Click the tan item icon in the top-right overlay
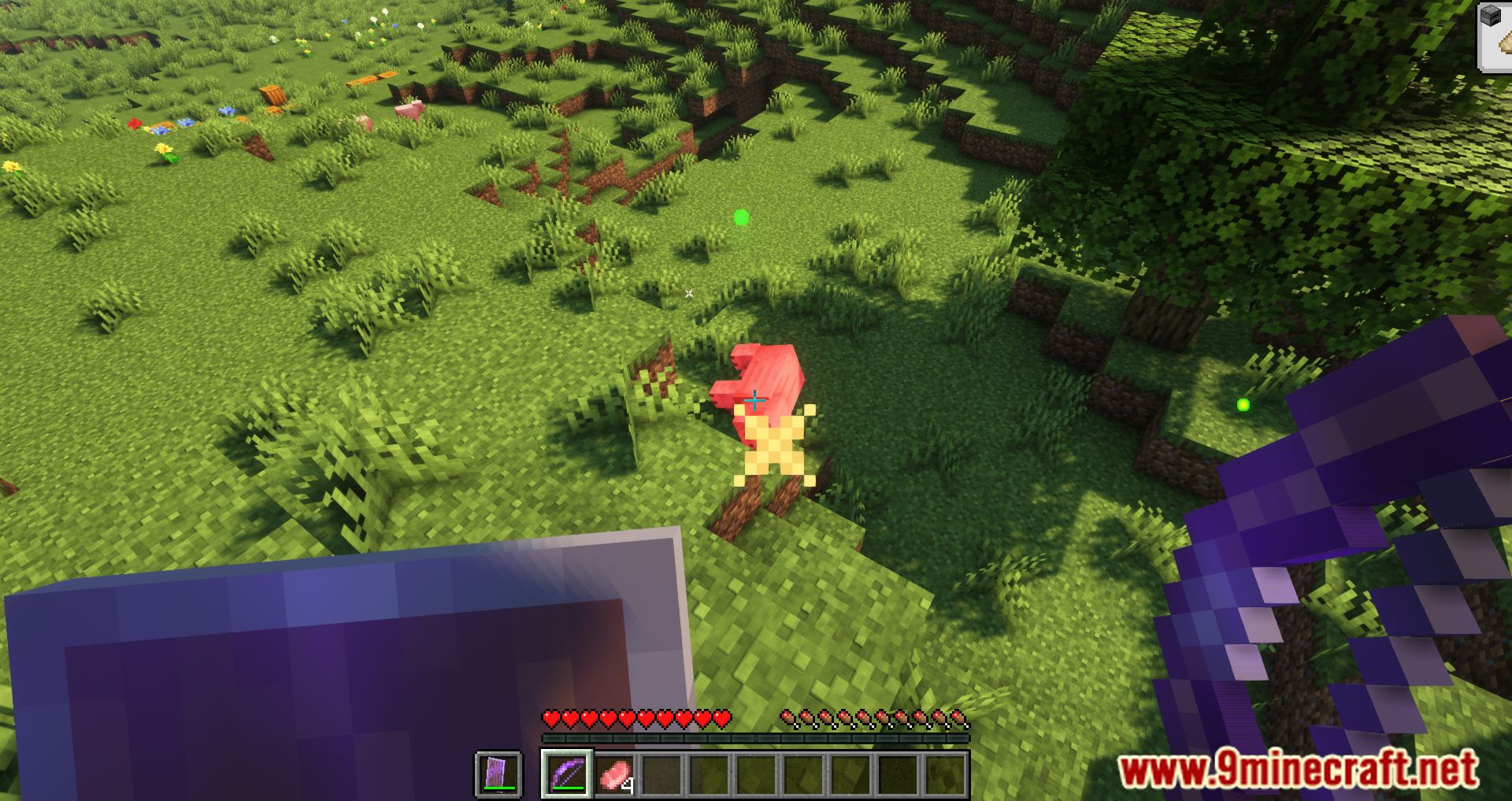Screen dimensions: 1512x801 click(x=1507, y=42)
